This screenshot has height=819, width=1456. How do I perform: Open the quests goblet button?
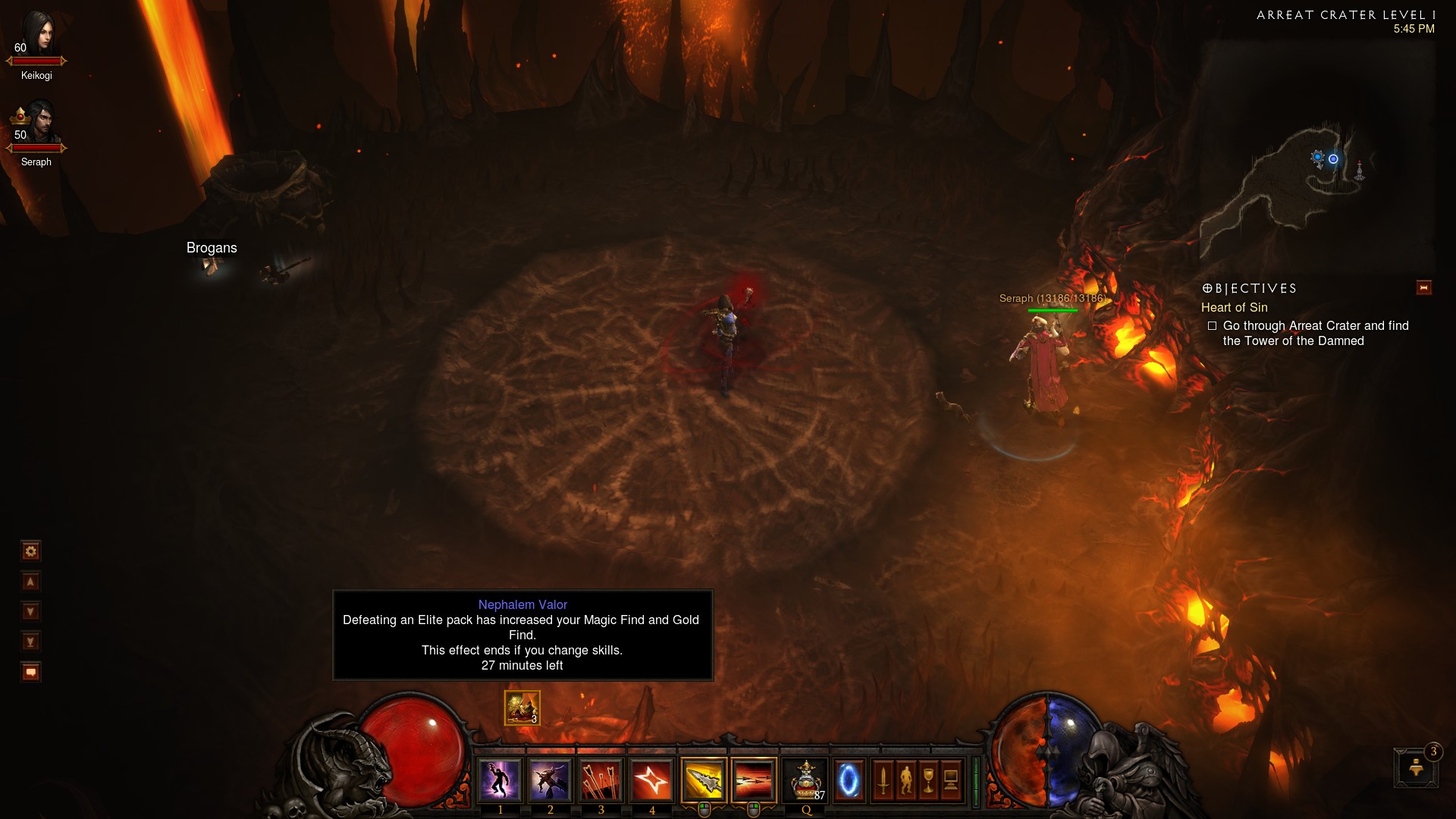point(928,780)
